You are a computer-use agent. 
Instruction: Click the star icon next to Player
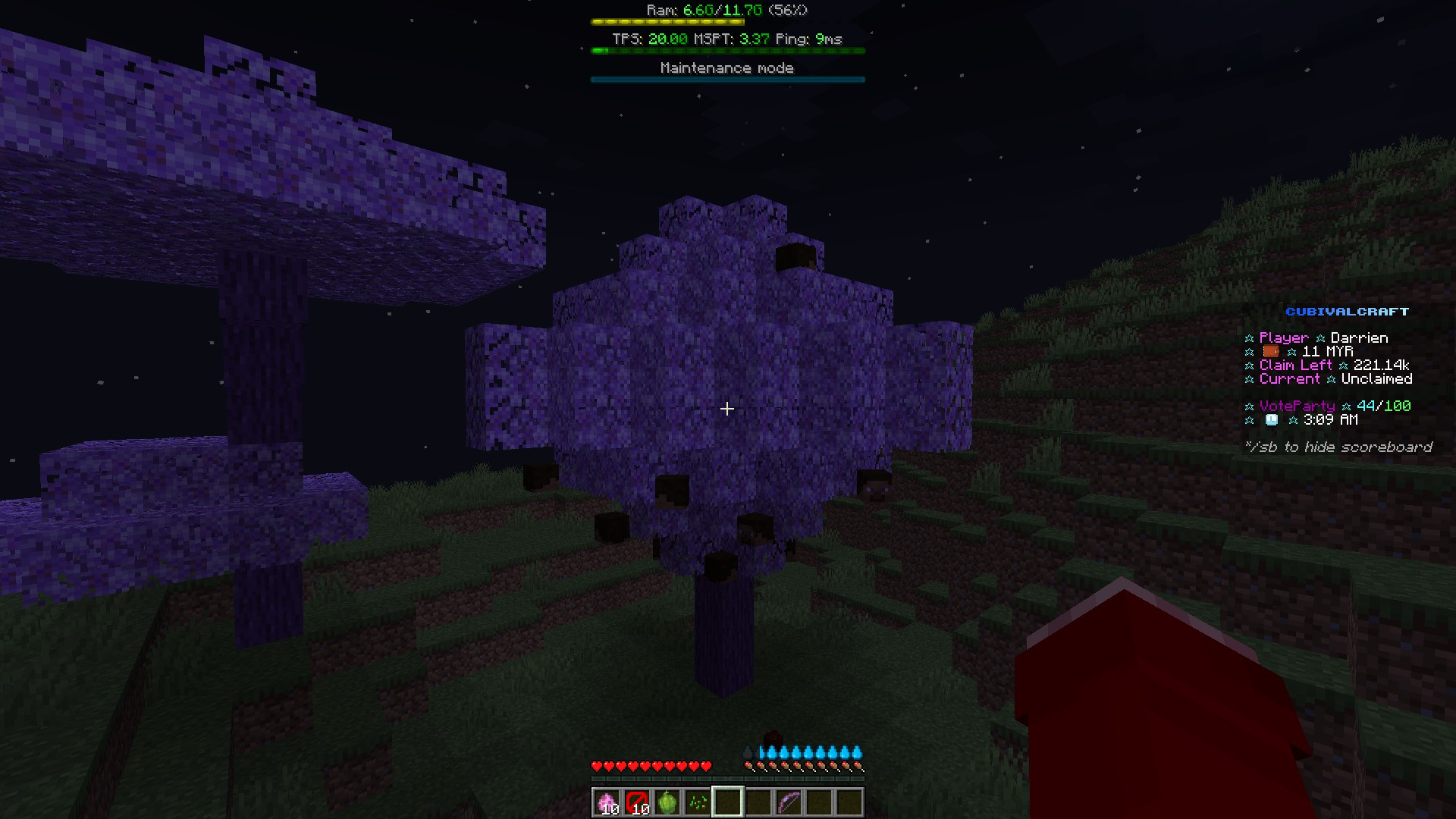pyautogui.click(x=1248, y=337)
